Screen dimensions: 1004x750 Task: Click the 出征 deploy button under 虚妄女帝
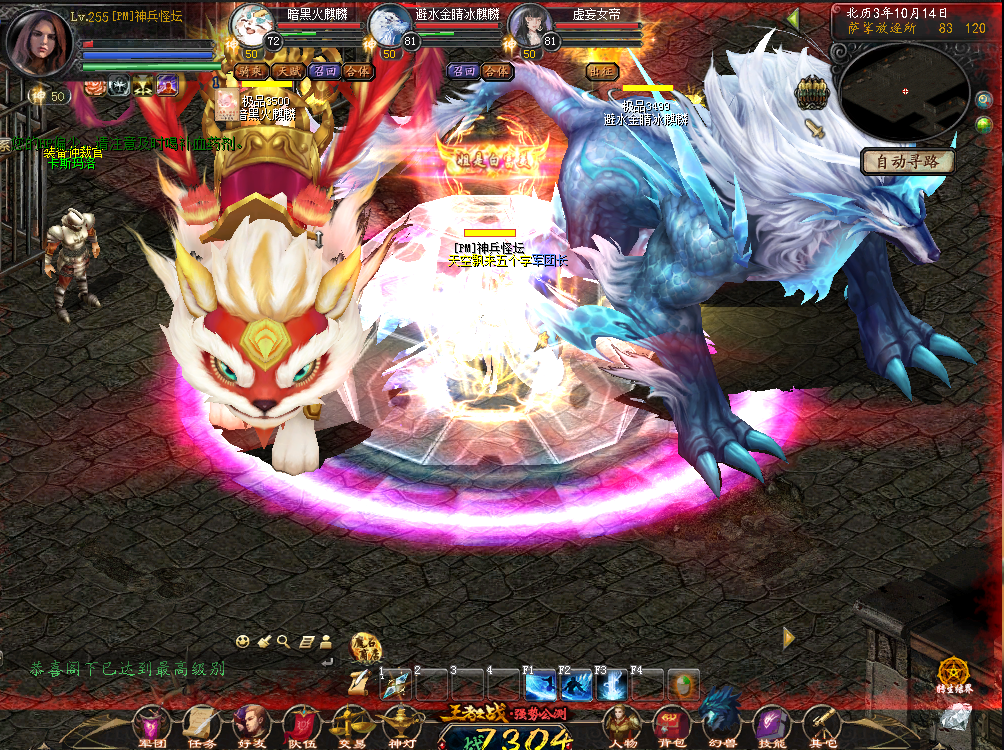point(601,71)
